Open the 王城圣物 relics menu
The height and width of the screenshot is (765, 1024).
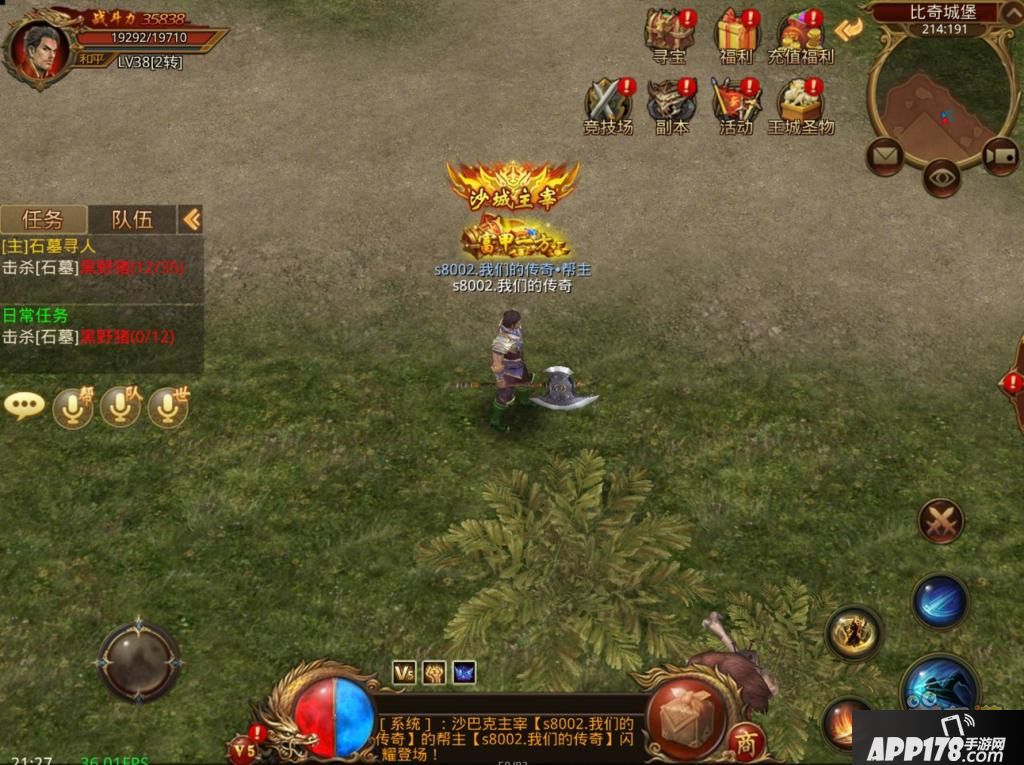(x=800, y=104)
